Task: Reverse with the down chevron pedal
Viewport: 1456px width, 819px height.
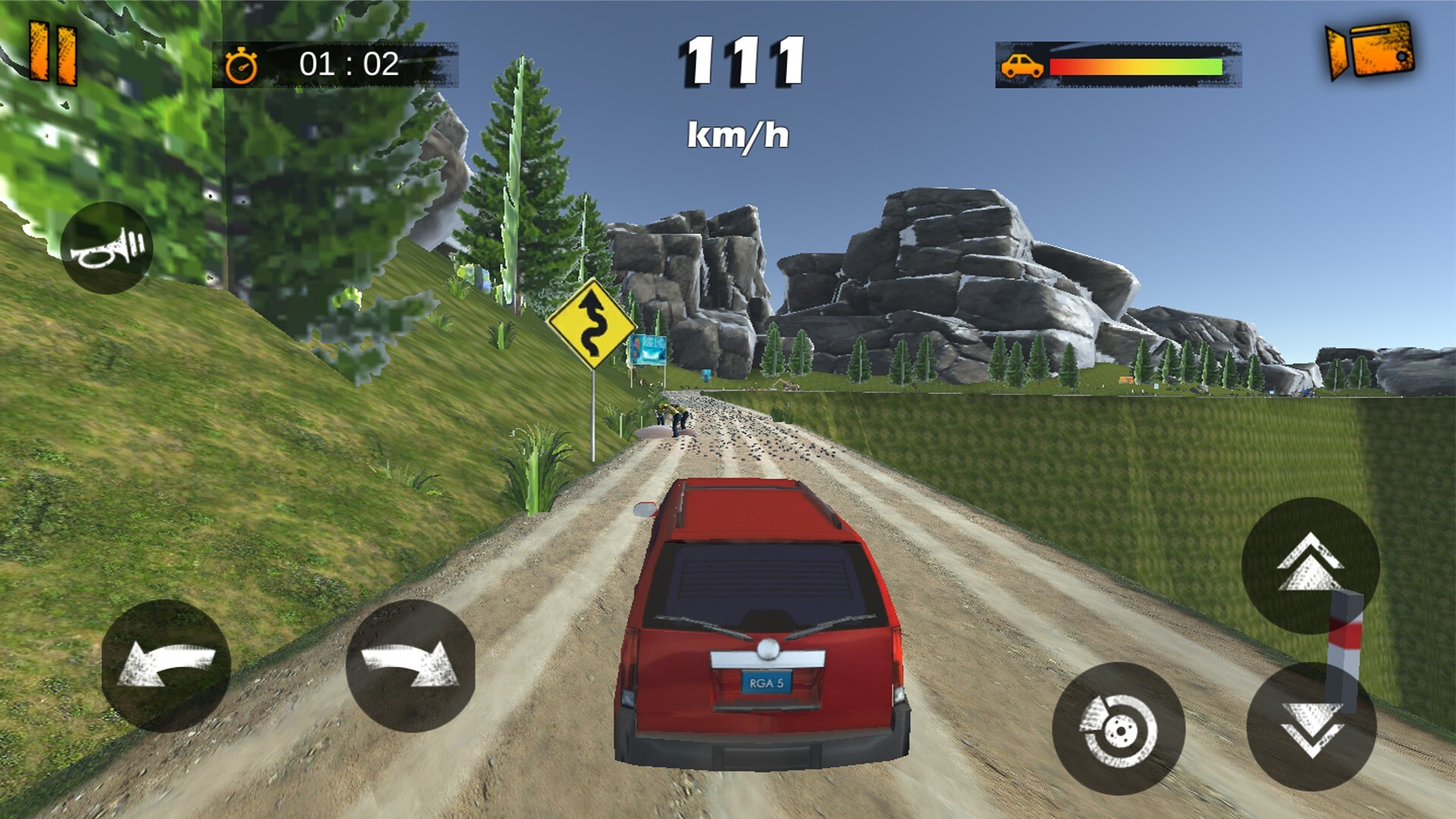Action: pos(1311,726)
